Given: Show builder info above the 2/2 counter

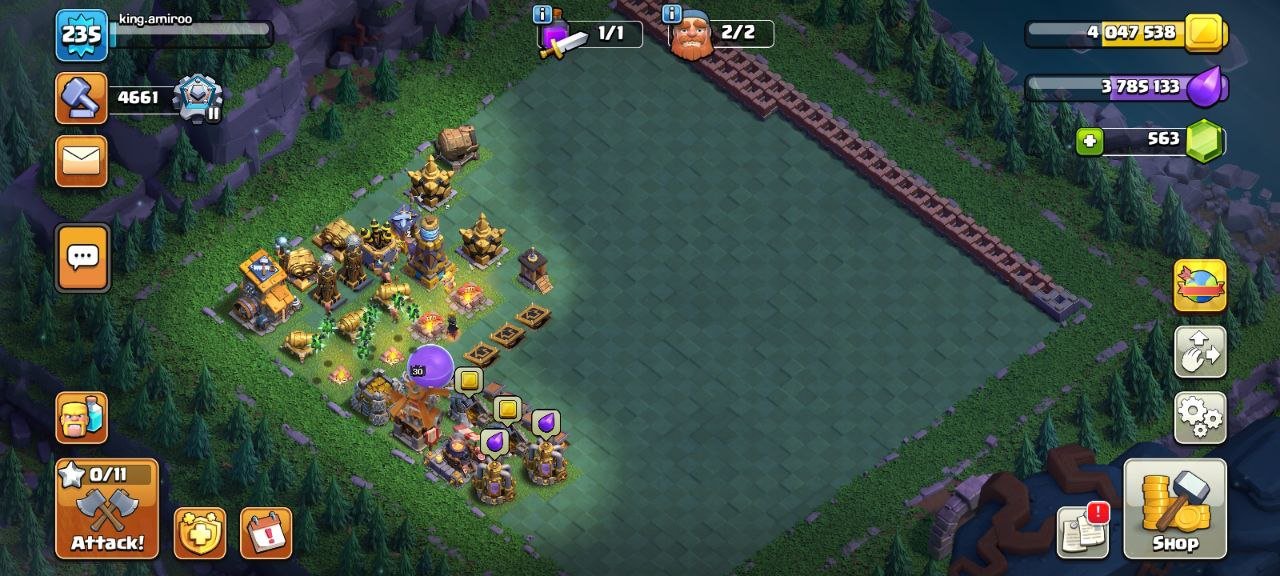Looking at the screenshot, I should pyautogui.click(x=672, y=14).
